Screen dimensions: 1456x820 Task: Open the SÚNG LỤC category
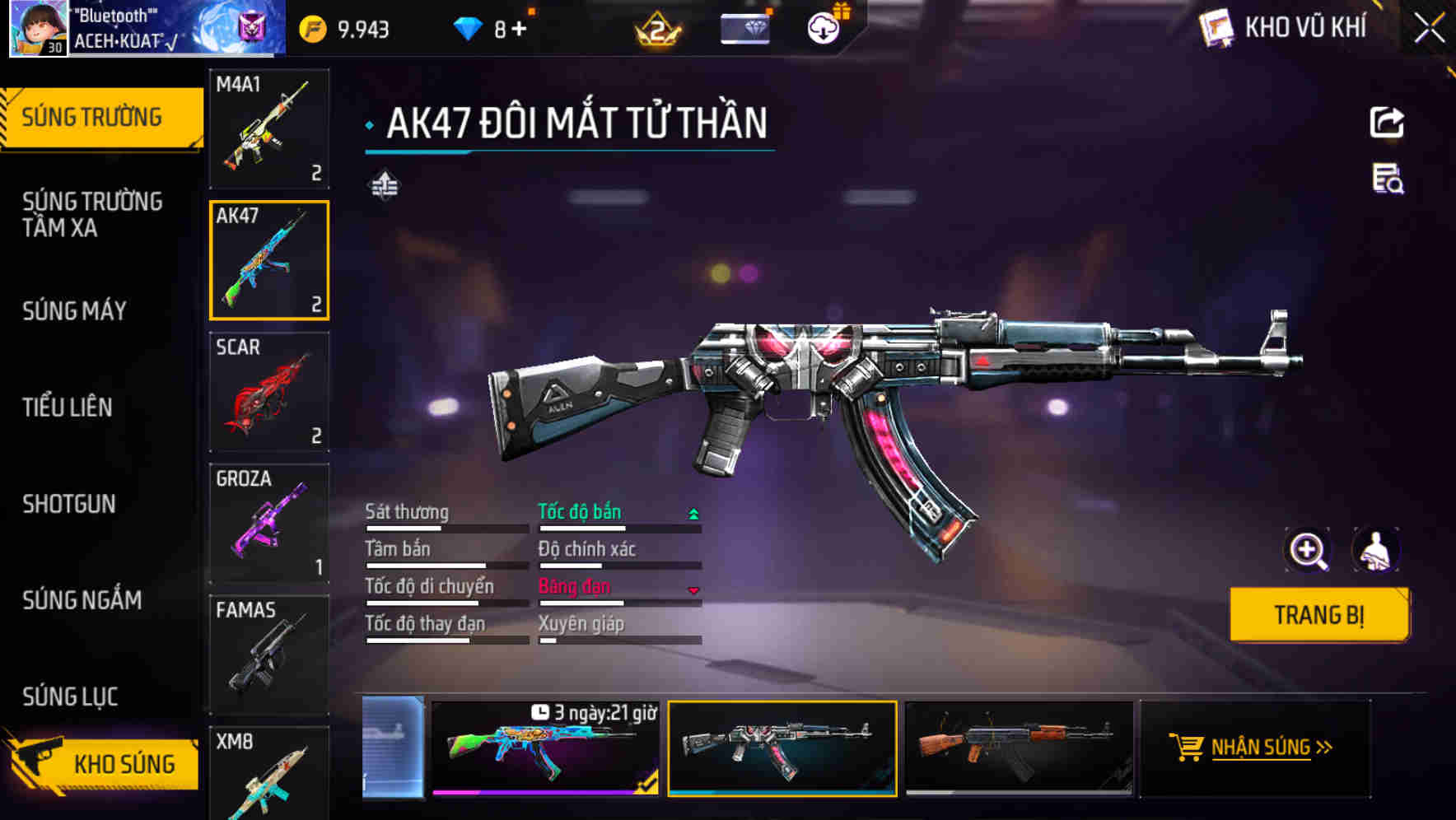(x=70, y=697)
